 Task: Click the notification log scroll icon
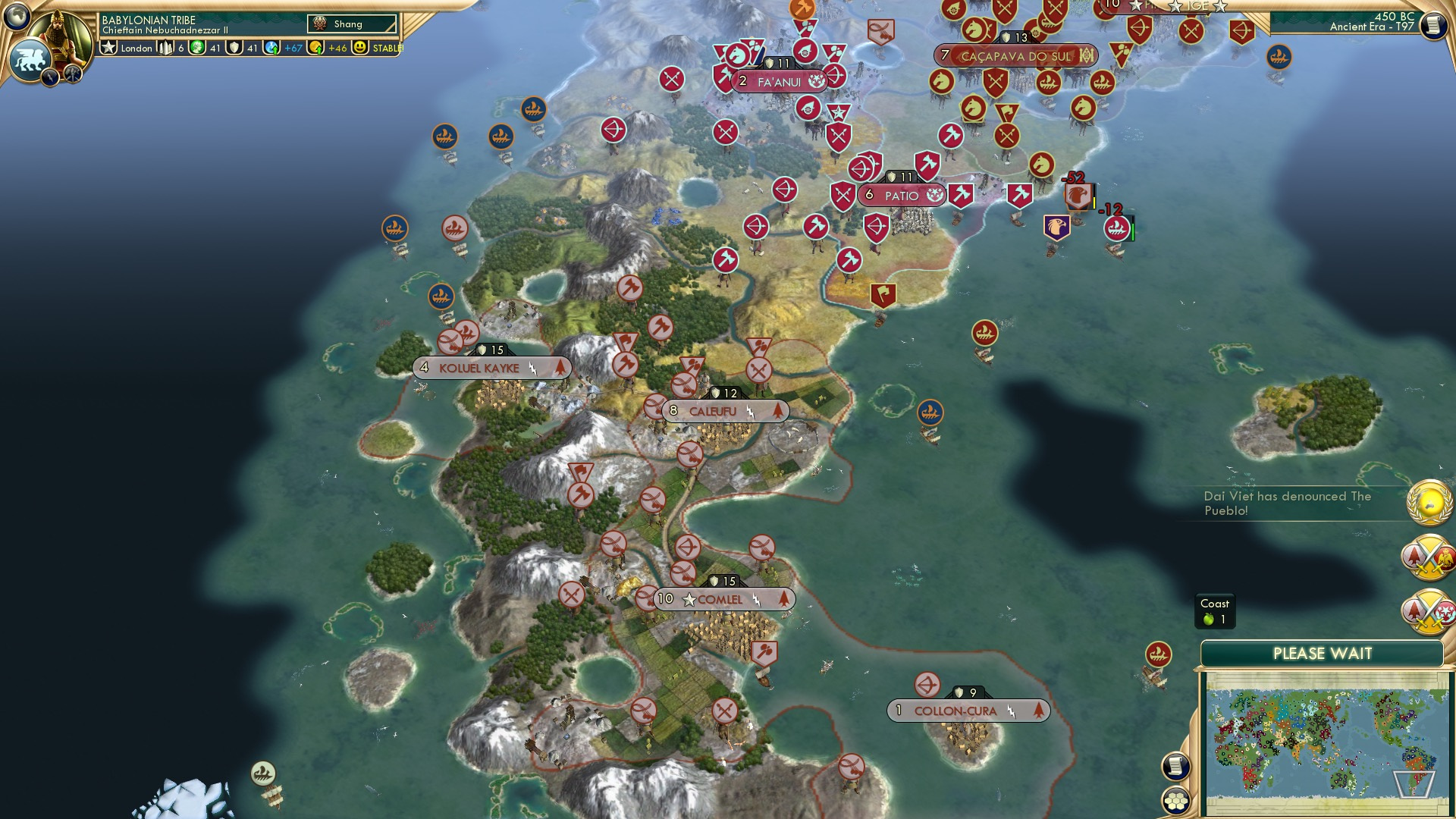tap(1175, 766)
